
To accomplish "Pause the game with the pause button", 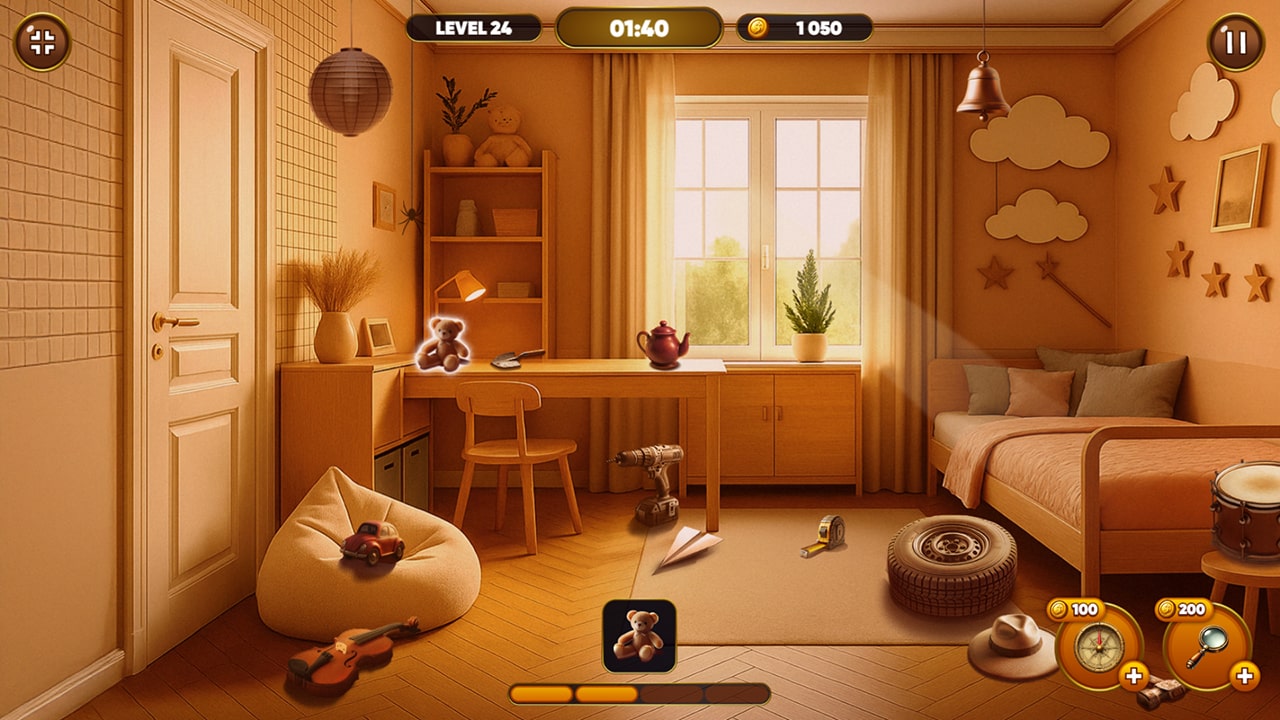I will click(x=1236, y=42).
